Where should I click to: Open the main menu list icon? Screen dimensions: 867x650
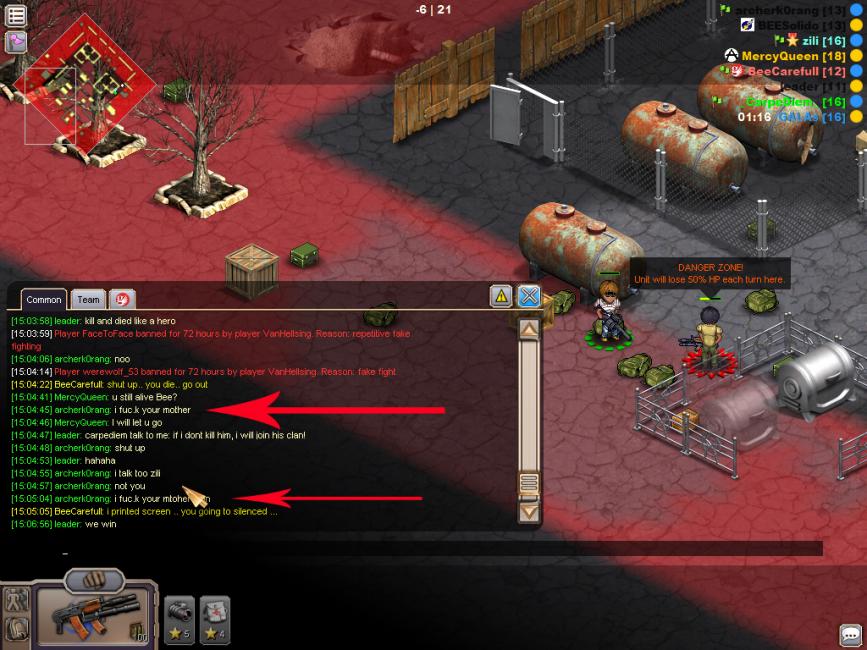(16, 15)
